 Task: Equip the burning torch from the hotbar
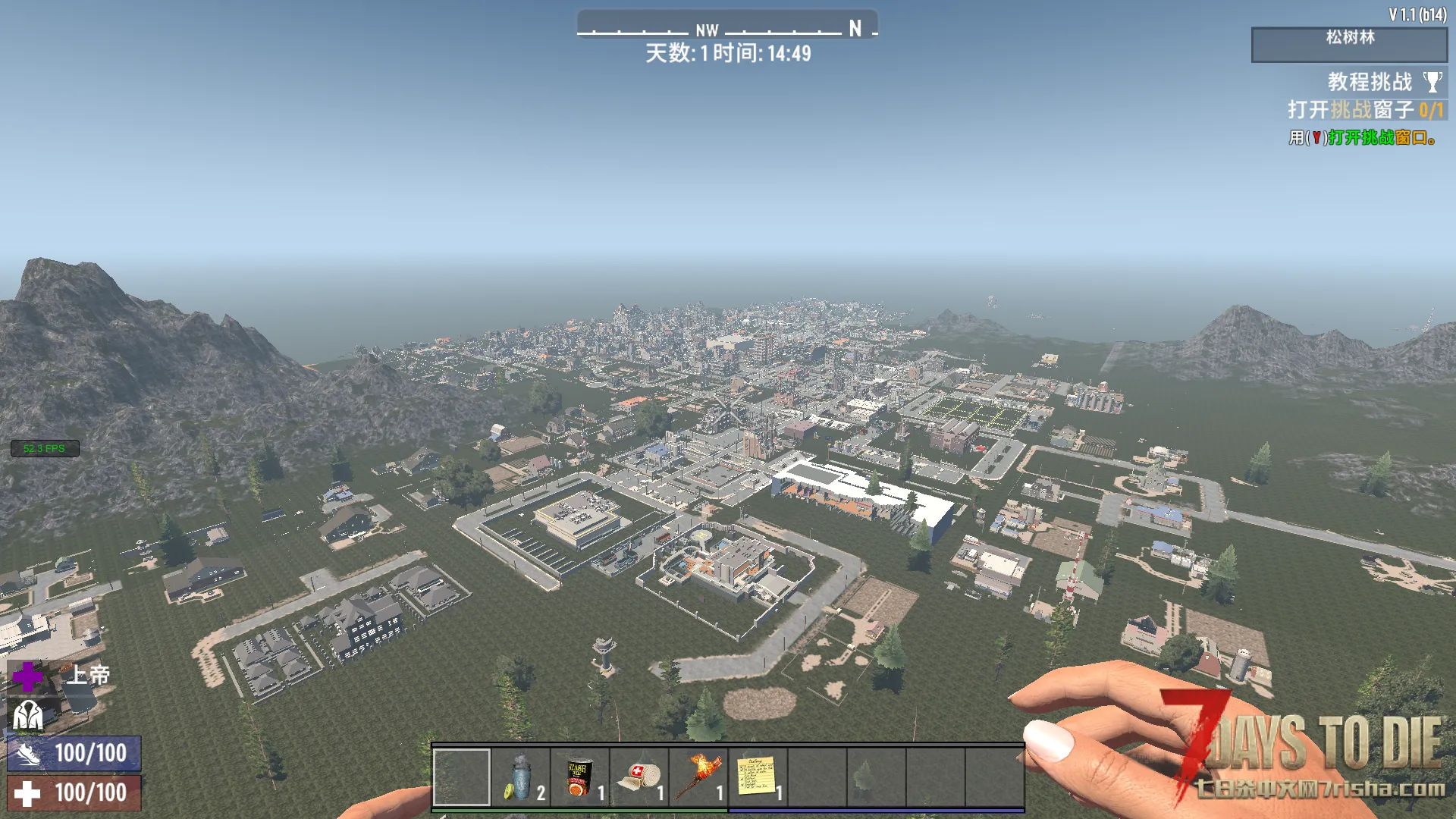point(698,777)
